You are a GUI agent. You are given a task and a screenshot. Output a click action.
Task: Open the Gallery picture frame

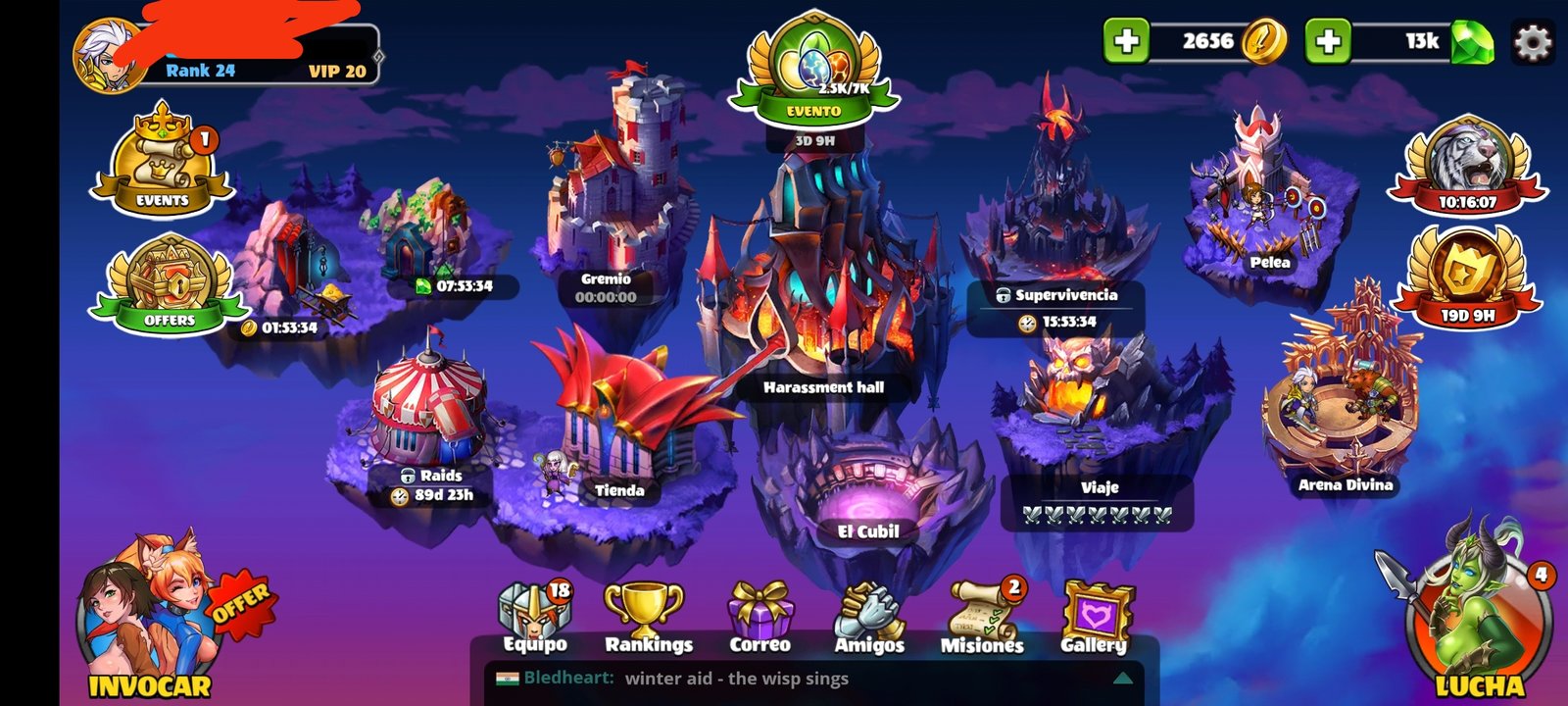coord(1095,618)
